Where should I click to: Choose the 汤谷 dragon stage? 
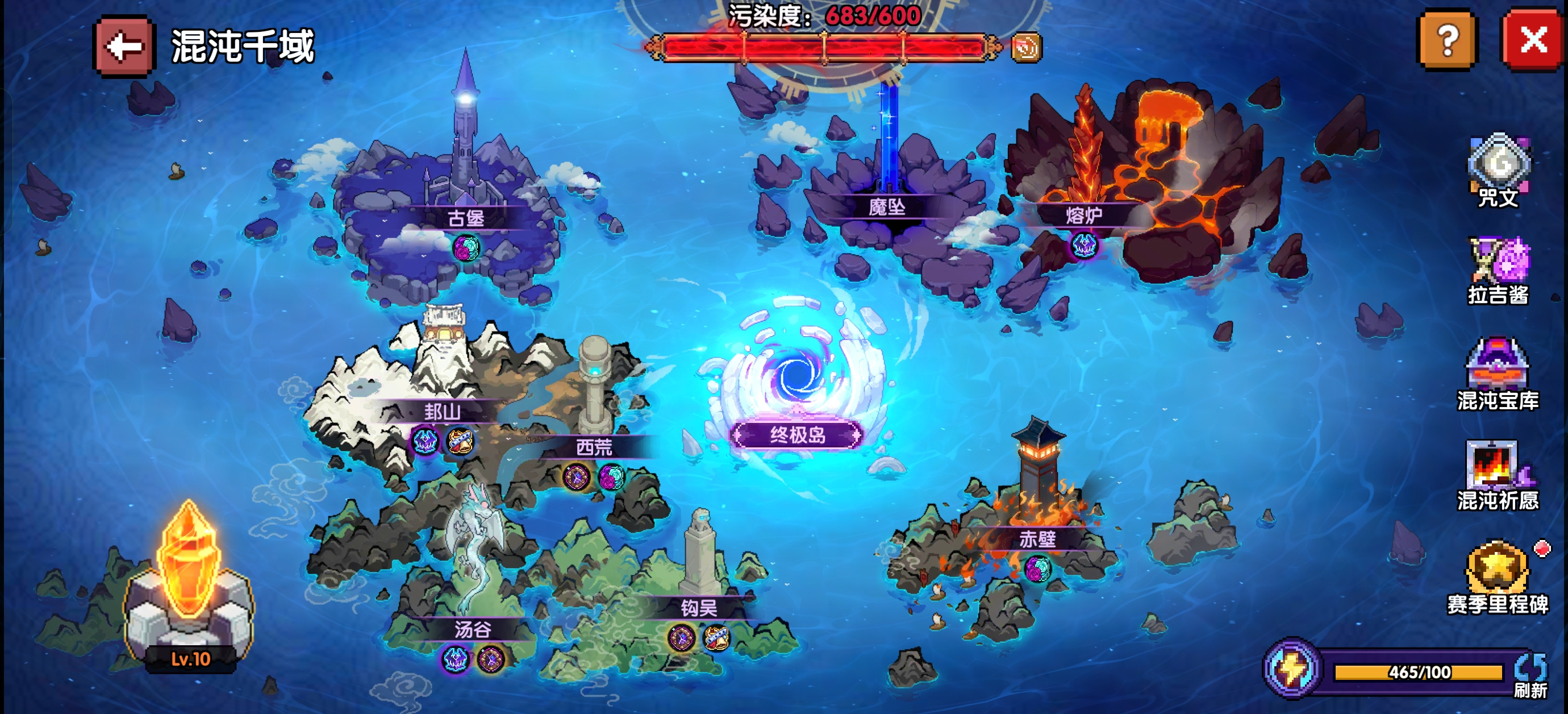472,629
